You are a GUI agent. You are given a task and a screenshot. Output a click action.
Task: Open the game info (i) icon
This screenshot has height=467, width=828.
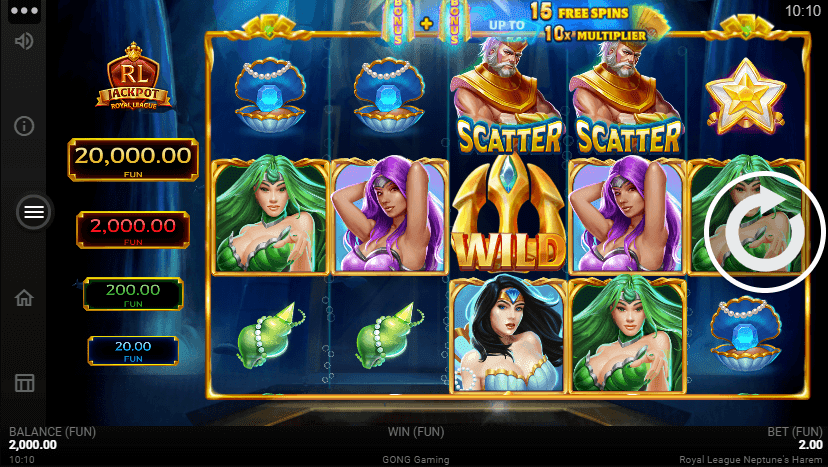pyautogui.click(x=25, y=126)
